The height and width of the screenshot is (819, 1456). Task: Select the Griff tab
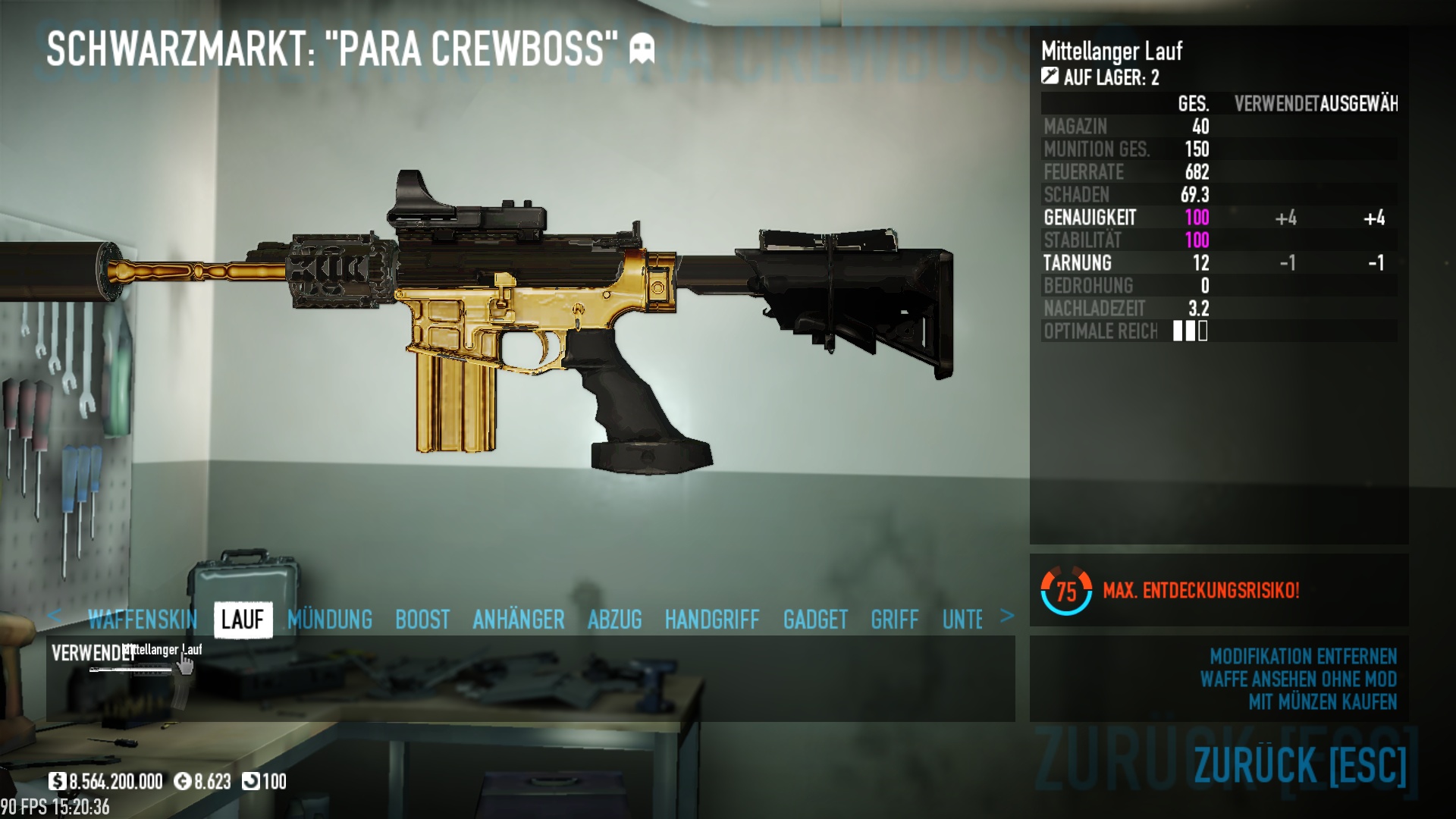(894, 620)
